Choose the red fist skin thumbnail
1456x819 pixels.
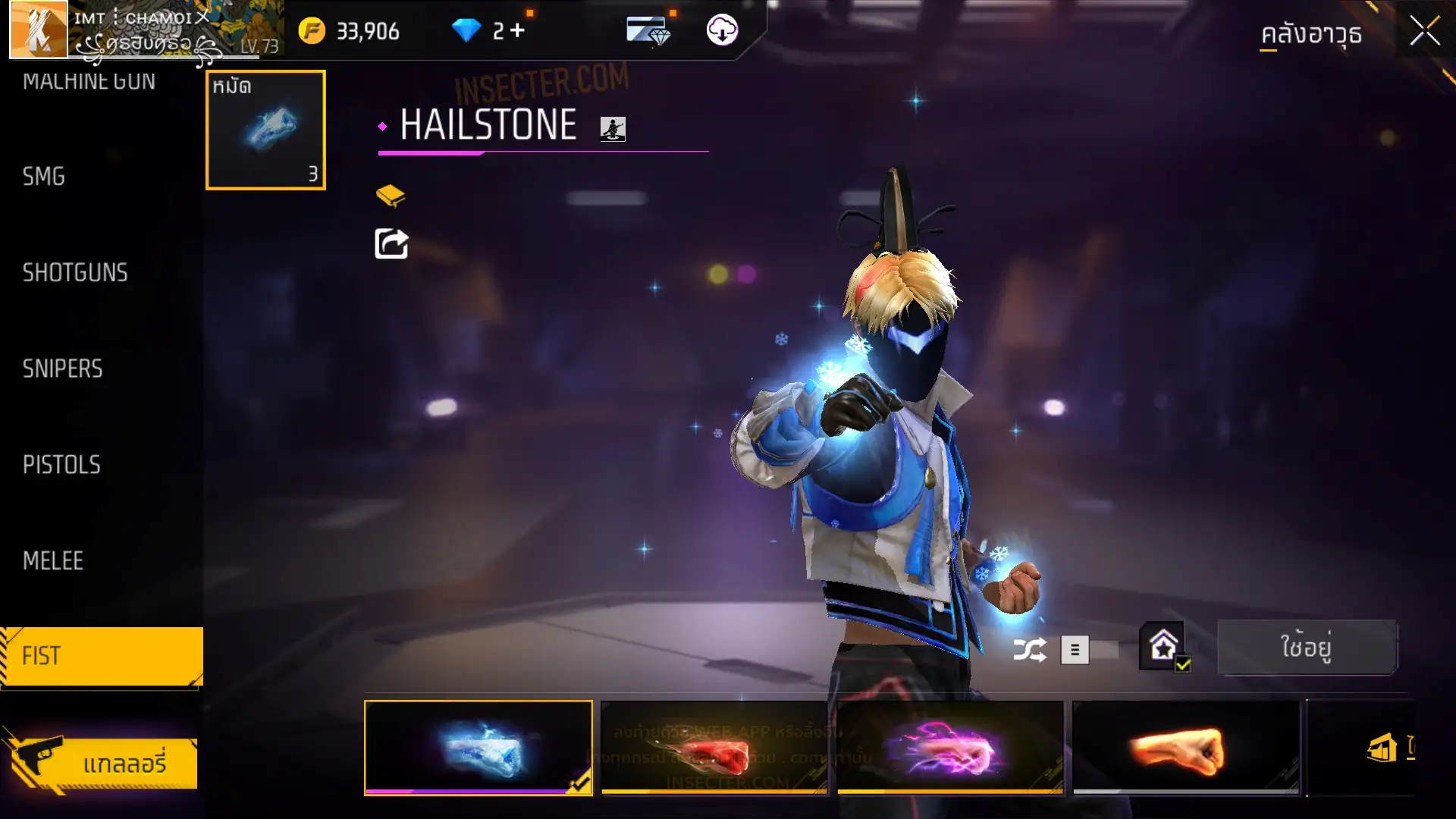[714, 748]
